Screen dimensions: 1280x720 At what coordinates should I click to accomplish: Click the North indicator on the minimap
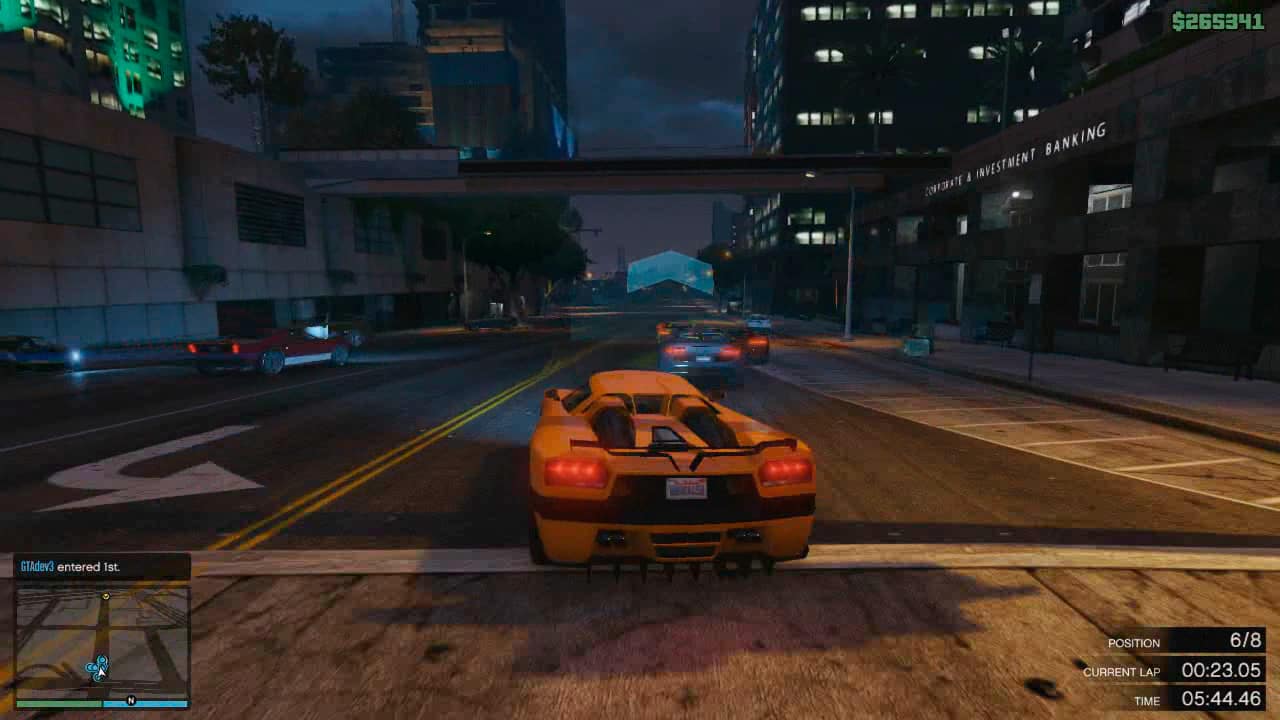132,700
